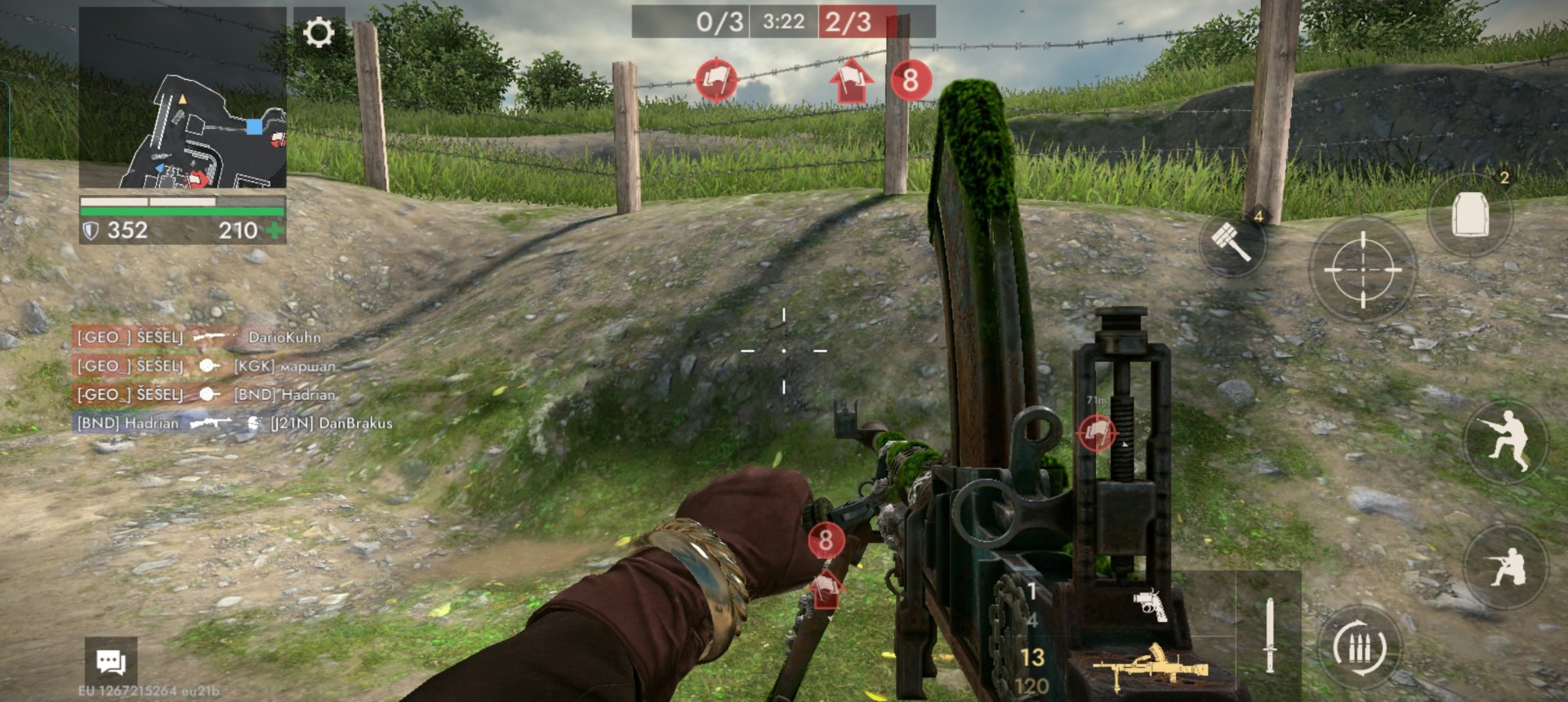Open the gear settings menu
The width and height of the screenshot is (1568, 702).
318,33
